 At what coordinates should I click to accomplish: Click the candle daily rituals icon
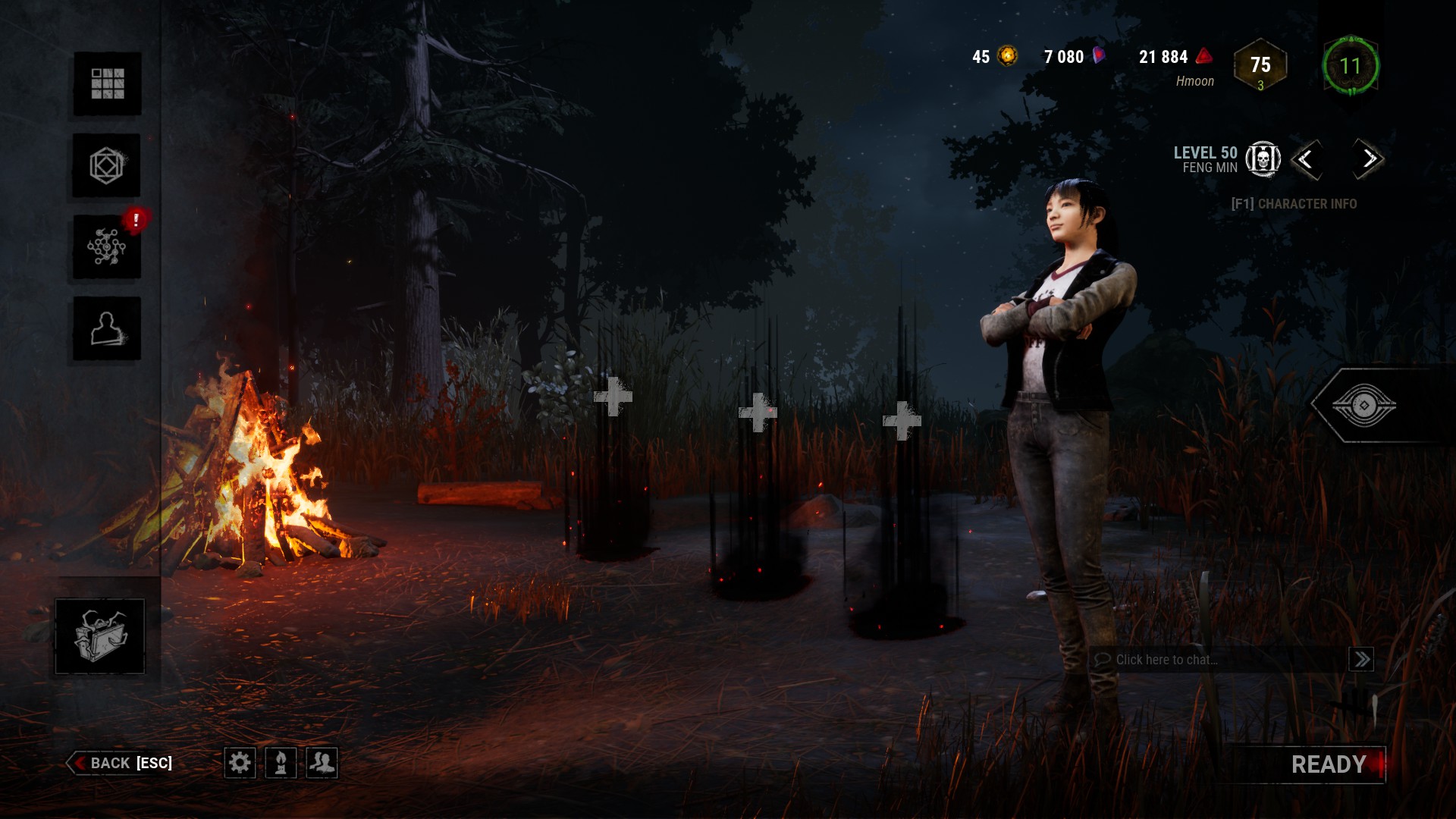pyautogui.click(x=281, y=762)
